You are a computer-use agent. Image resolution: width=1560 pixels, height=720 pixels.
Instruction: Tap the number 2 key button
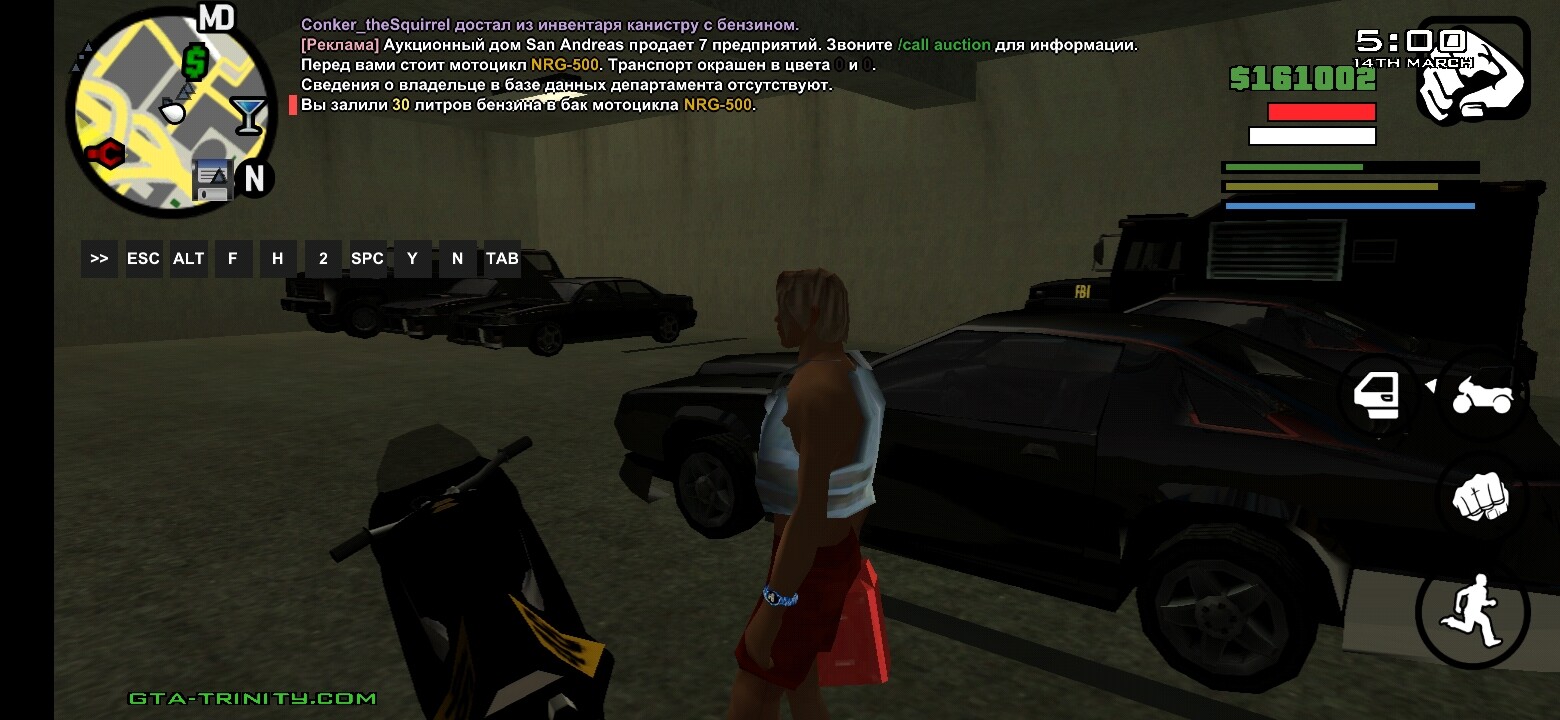[x=323, y=259]
